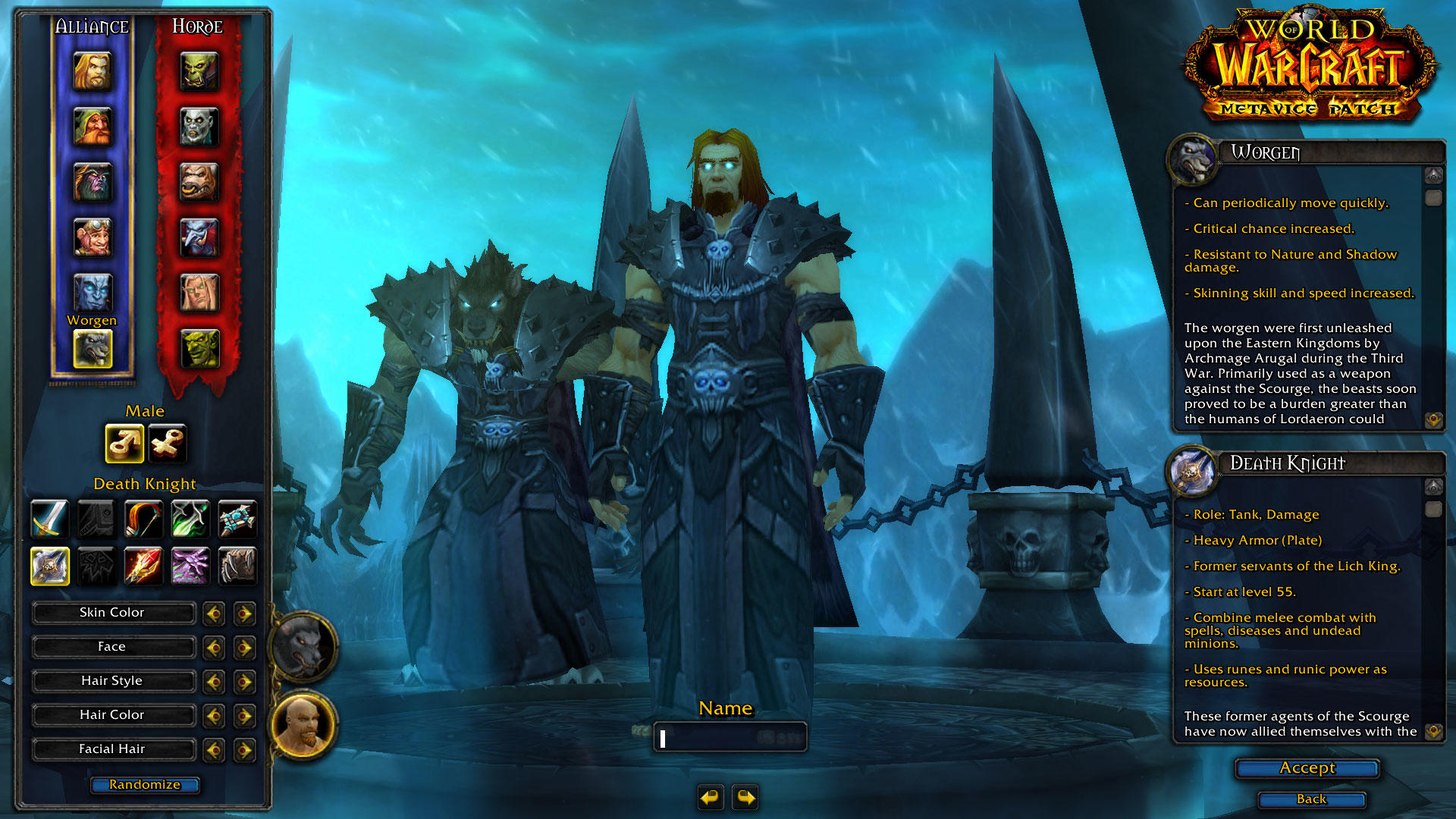This screenshot has width=1456, height=819.
Task: Select the Druid class icon
Action: tap(237, 566)
